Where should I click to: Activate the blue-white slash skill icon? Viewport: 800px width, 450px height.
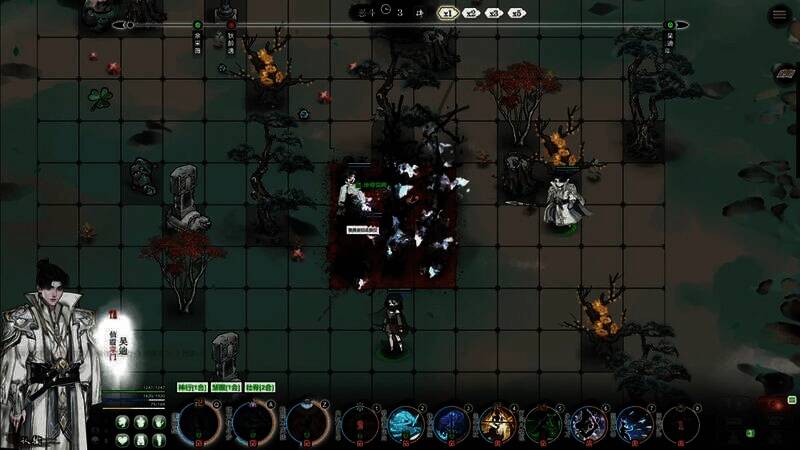635,424
